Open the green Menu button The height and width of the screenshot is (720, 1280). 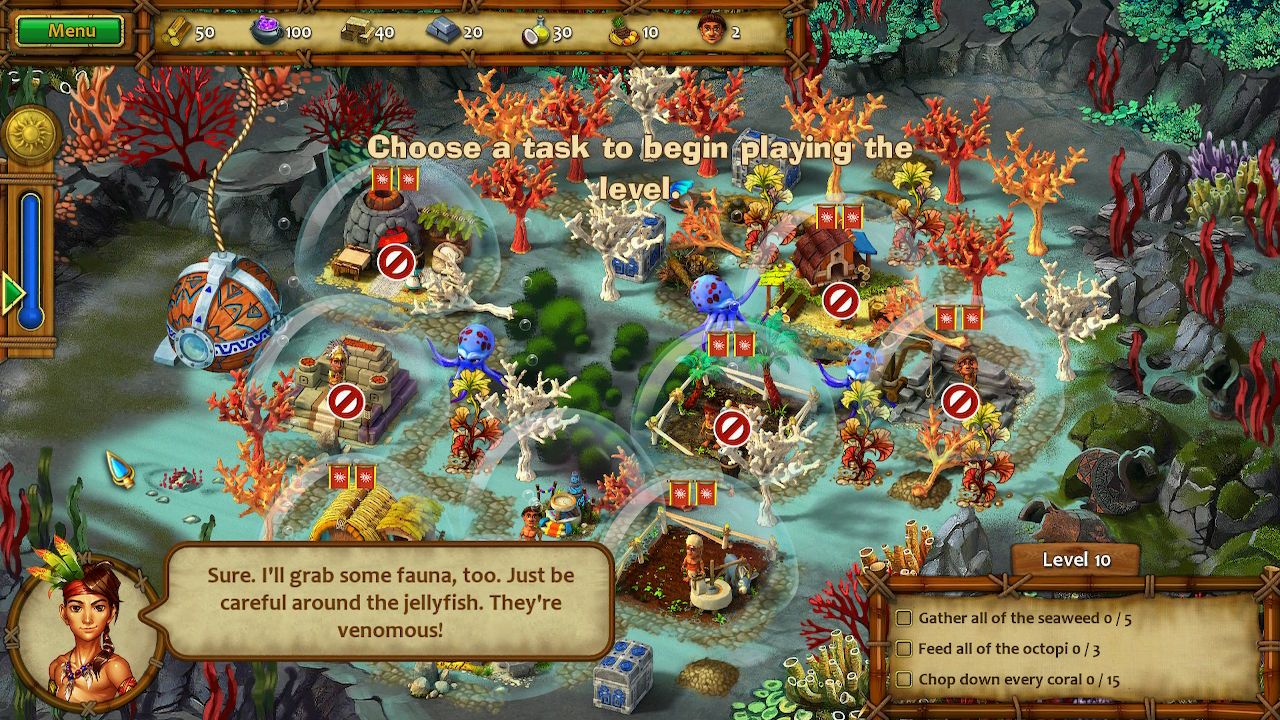coord(71,31)
